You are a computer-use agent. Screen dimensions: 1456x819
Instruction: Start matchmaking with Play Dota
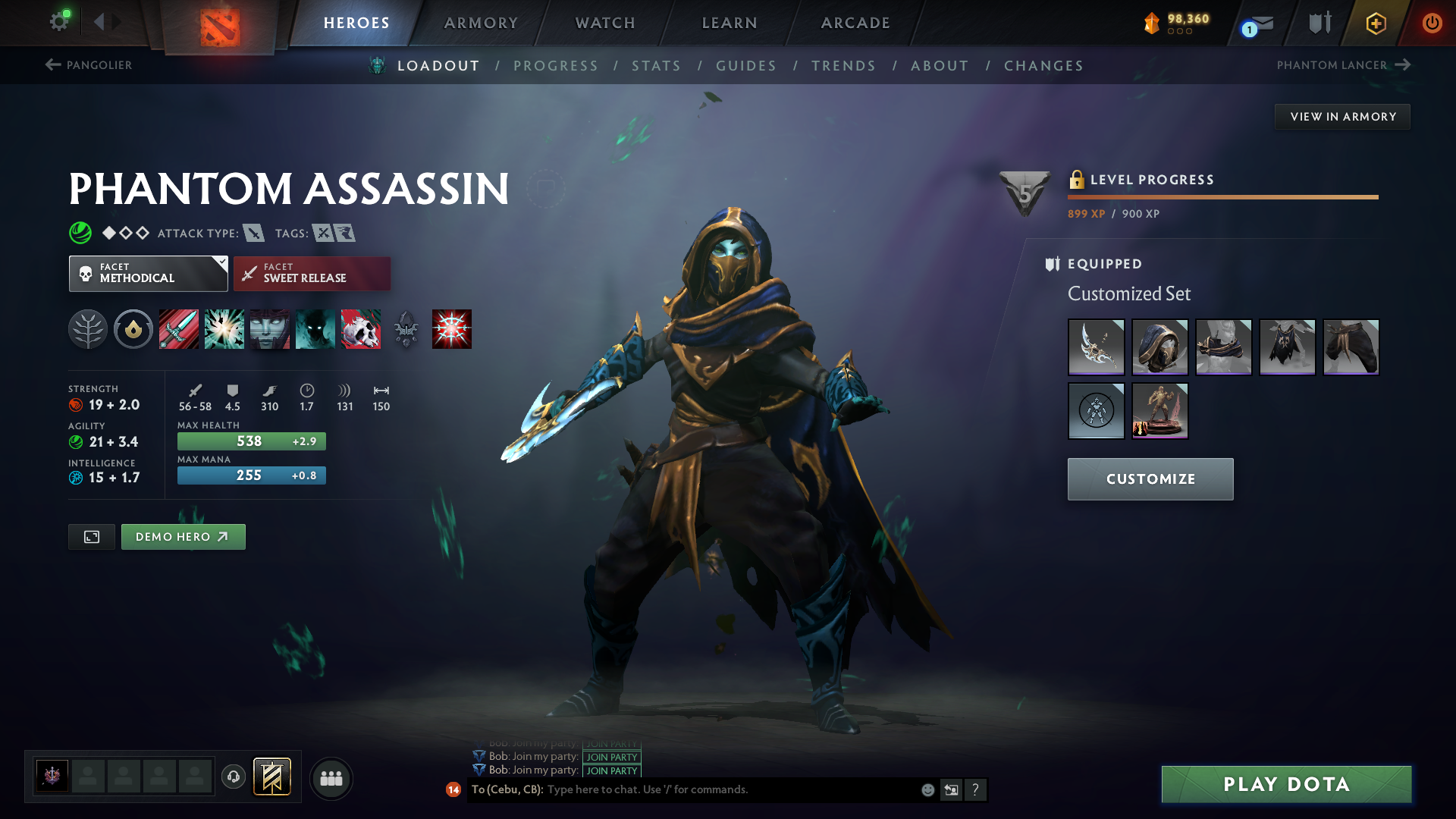[x=1286, y=784]
